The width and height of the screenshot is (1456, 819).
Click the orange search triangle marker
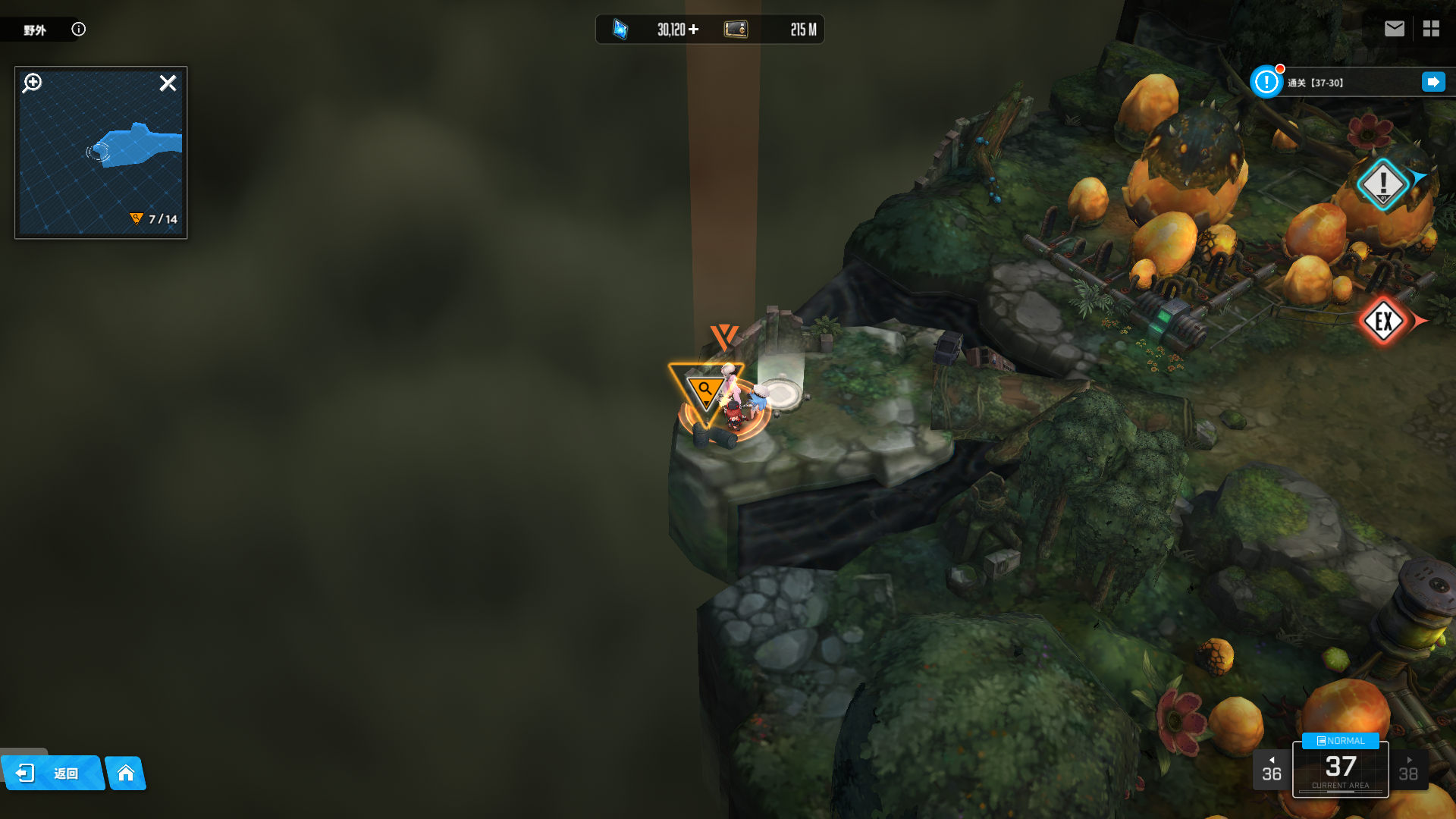705,392
